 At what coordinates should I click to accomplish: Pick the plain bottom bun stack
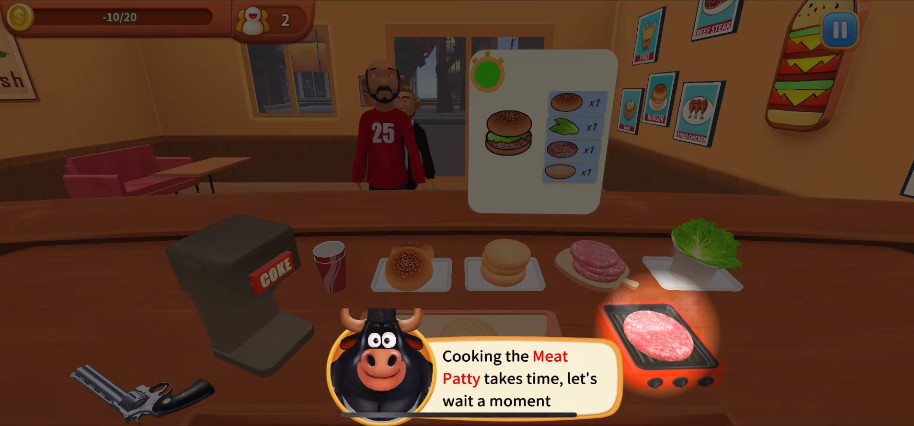(x=504, y=263)
